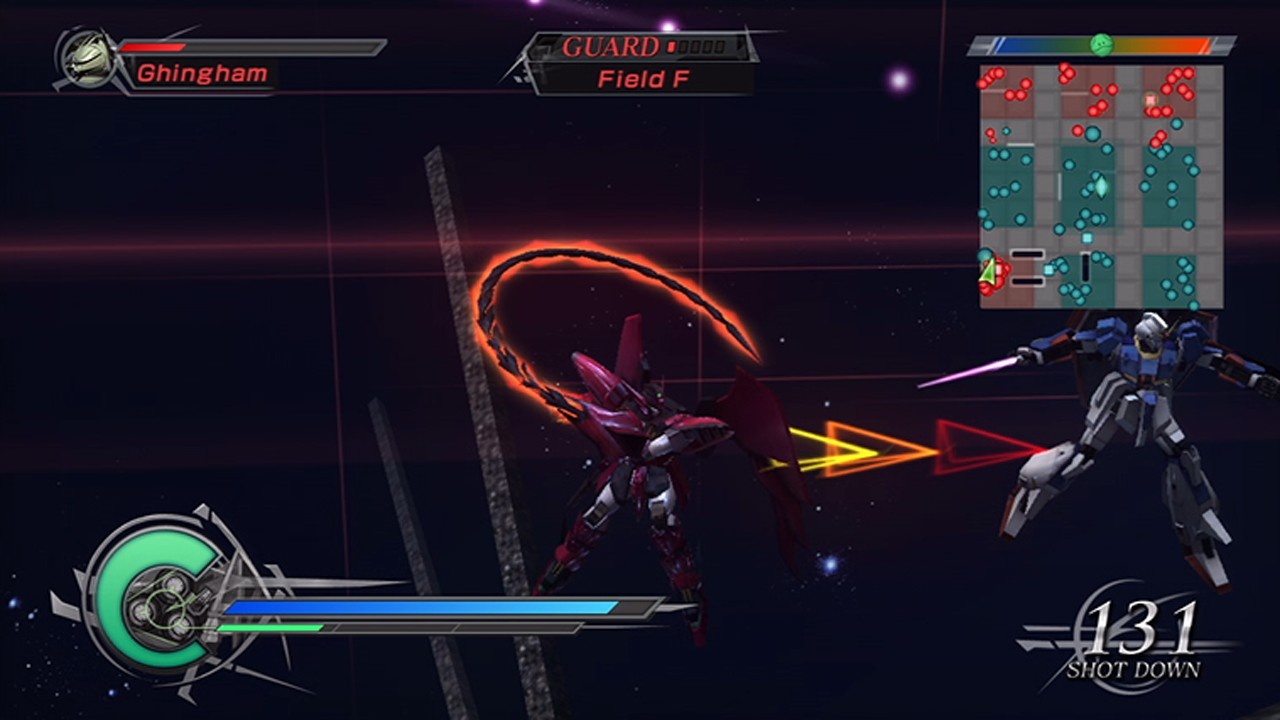This screenshot has width=1280, height=720.
Task: Click Ghingham's red health bar
Action: tap(150, 46)
